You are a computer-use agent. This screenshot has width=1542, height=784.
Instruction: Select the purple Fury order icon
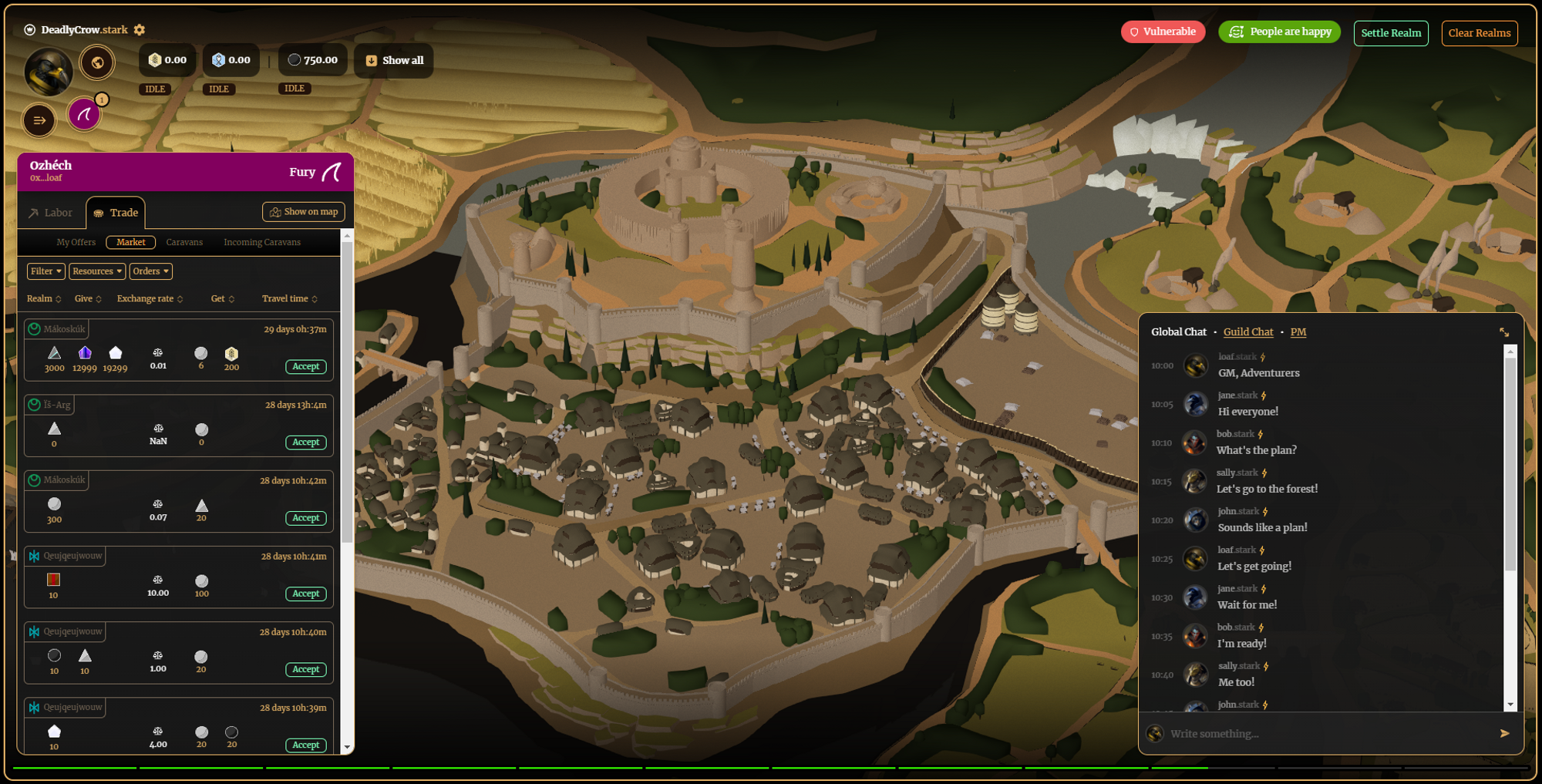click(84, 115)
